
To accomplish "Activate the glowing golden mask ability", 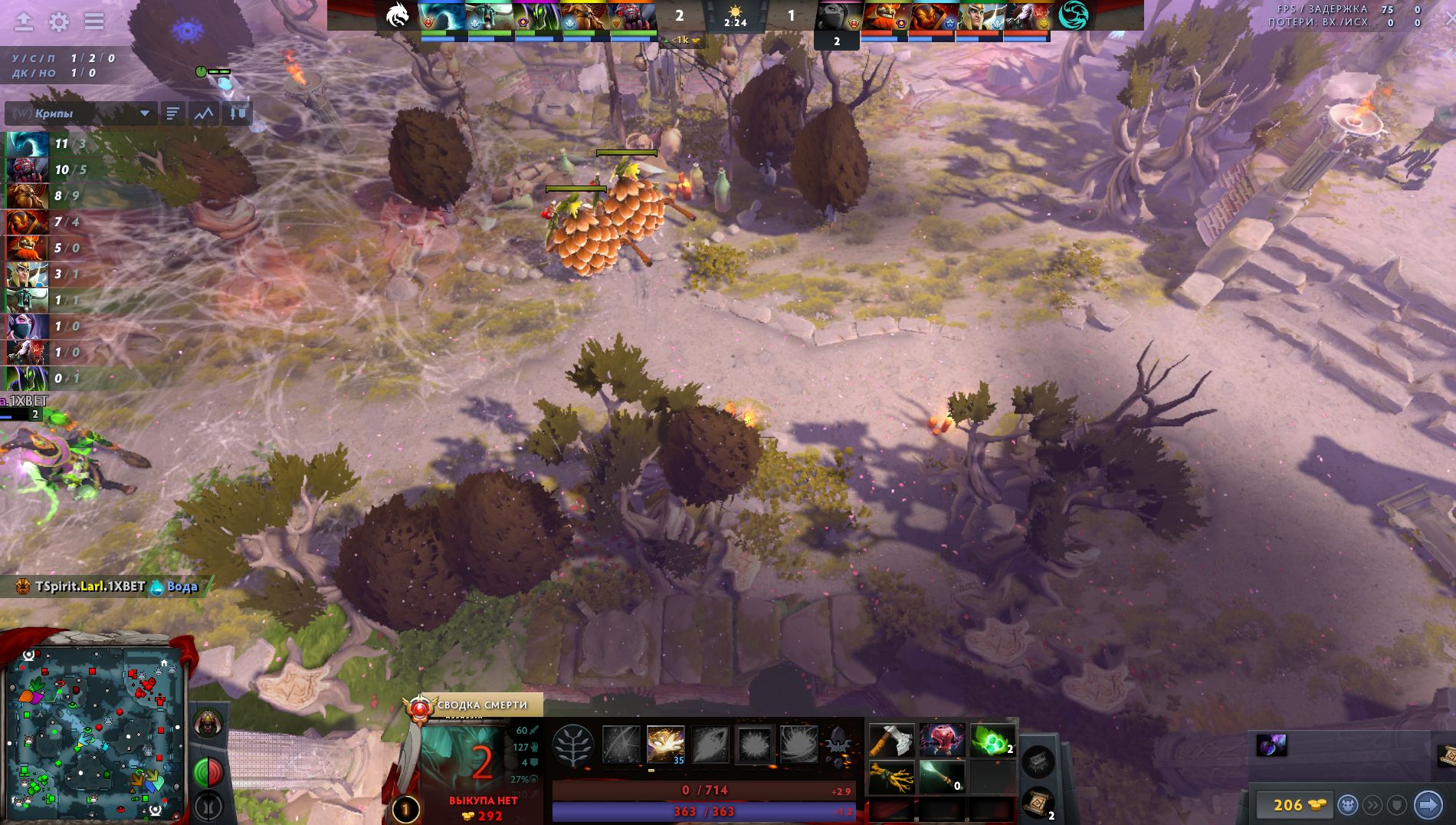I will pos(665,744).
